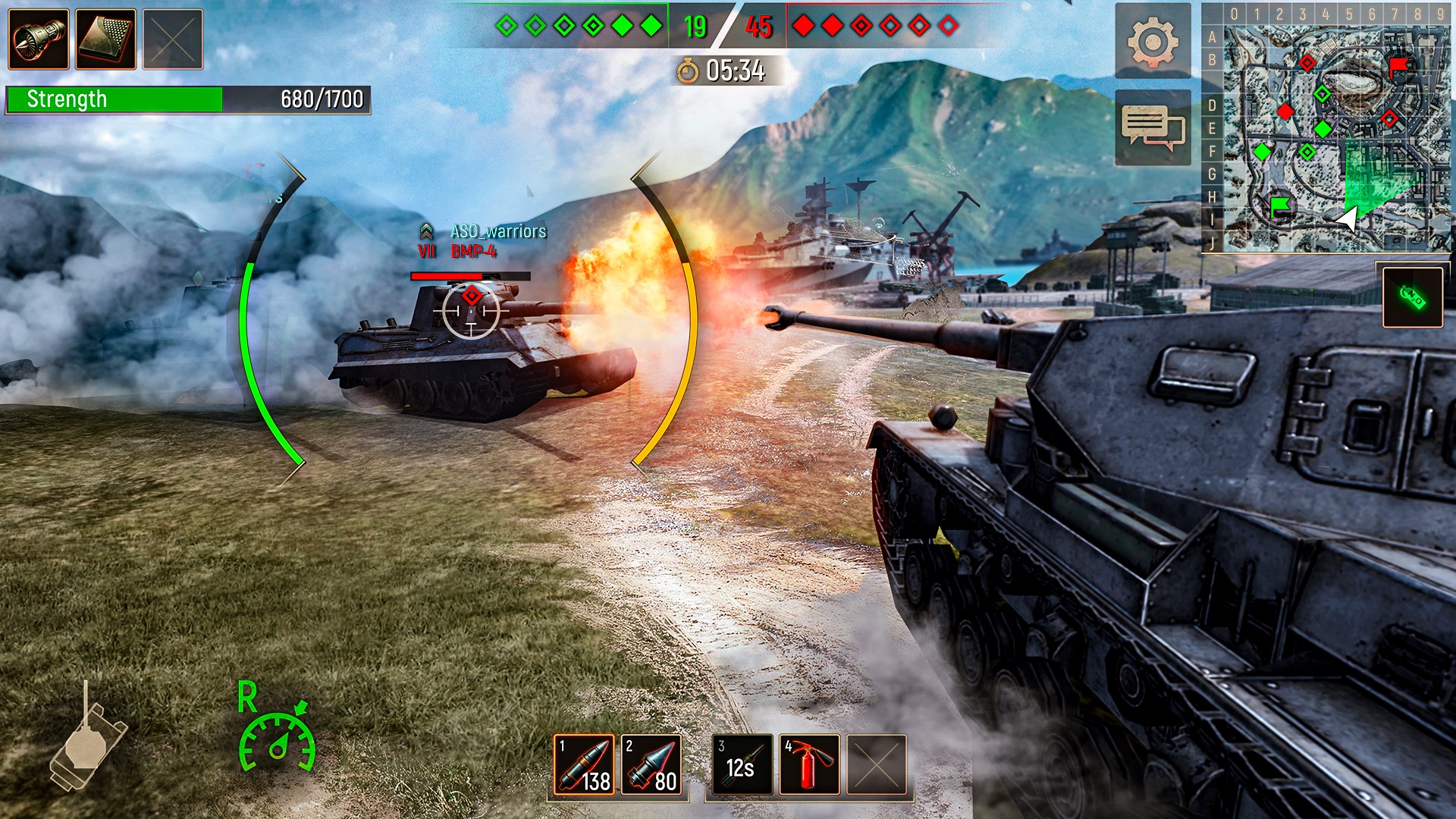Click the red enemy flag on minimap
This screenshot has width=1456, height=819.
(1398, 67)
